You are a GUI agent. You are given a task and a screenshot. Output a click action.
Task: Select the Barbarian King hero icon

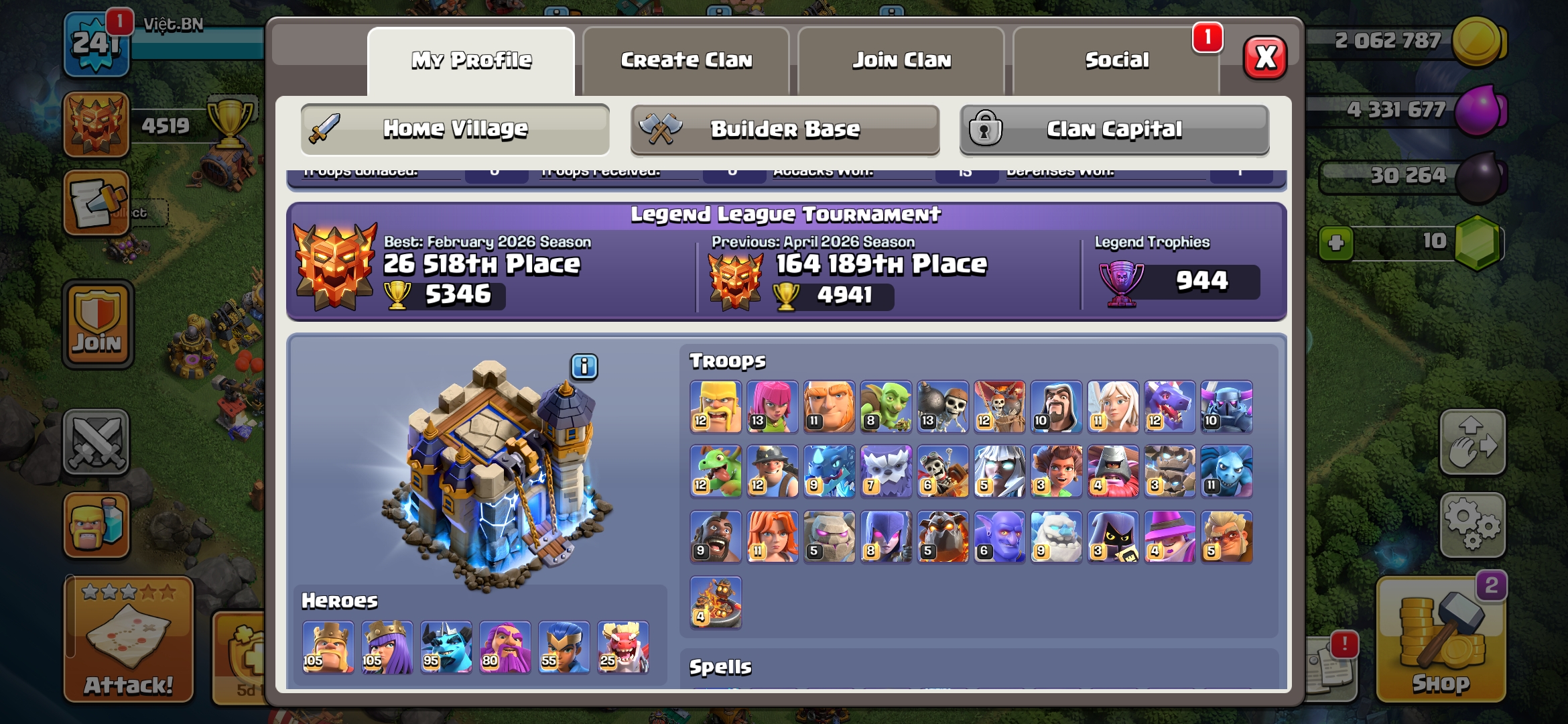point(328,647)
